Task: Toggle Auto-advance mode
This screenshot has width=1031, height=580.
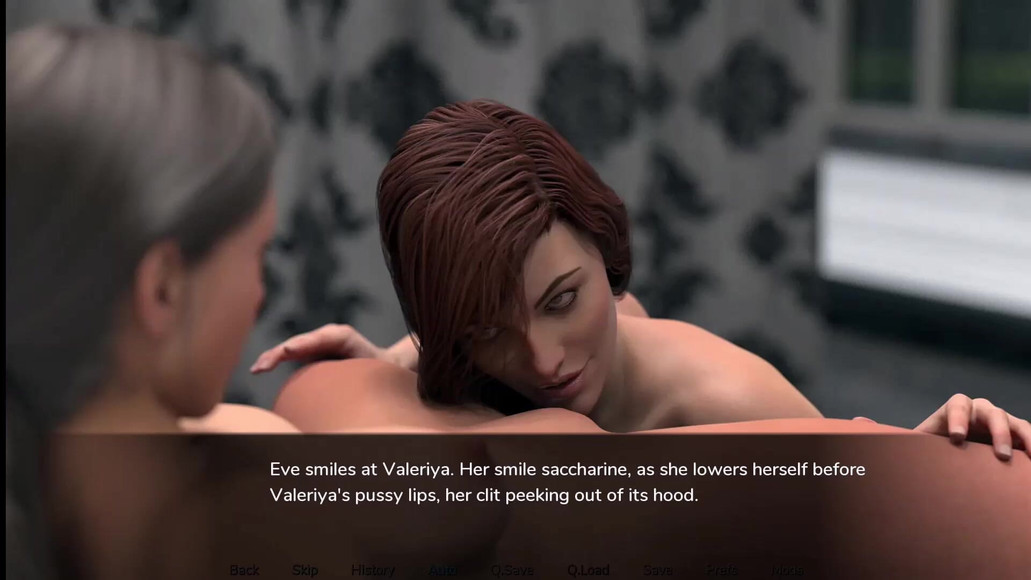Action: (444, 570)
